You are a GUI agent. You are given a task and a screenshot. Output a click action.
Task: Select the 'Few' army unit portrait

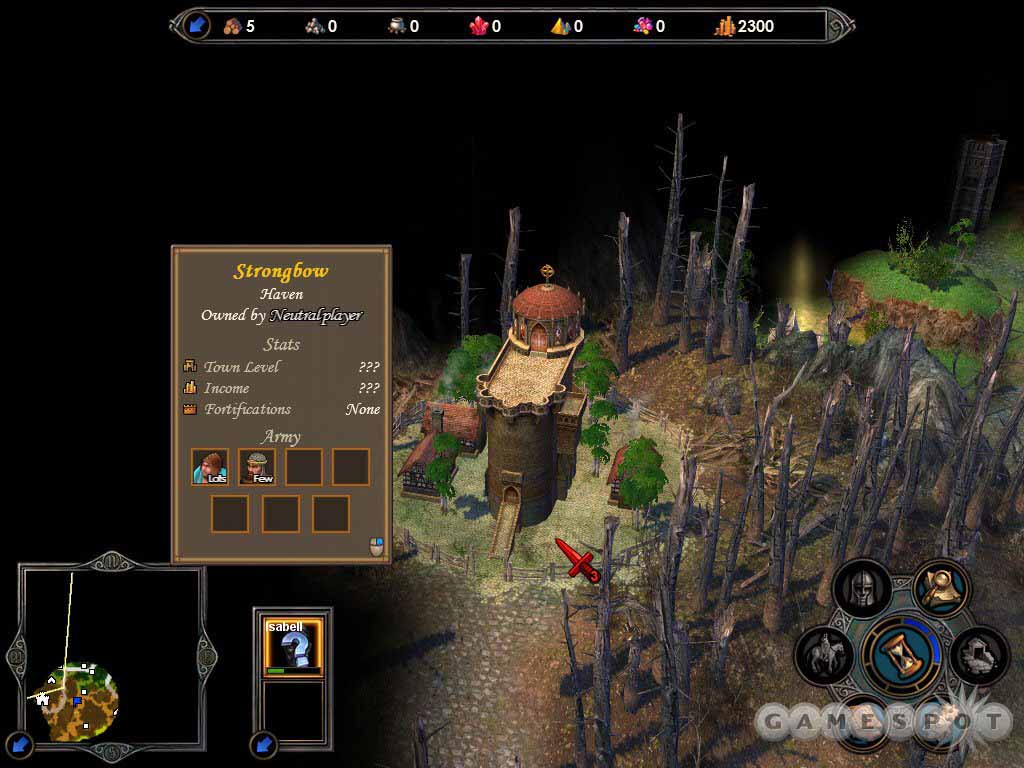[x=257, y=466]
